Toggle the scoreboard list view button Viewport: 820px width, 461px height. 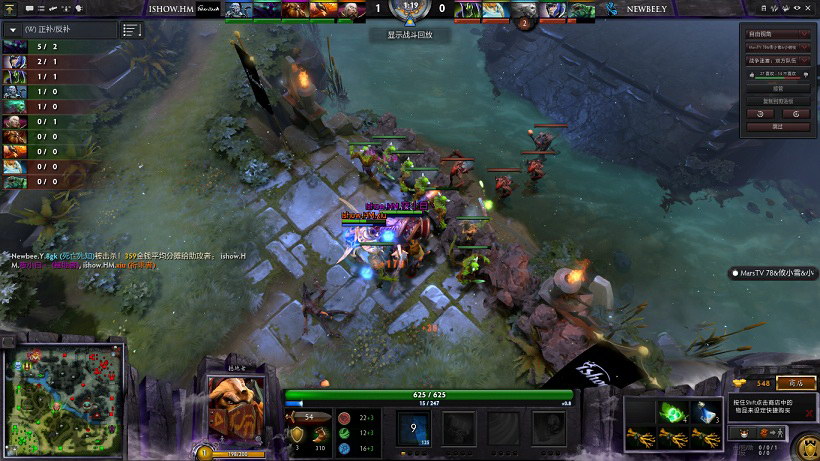[x=131, y=30]
